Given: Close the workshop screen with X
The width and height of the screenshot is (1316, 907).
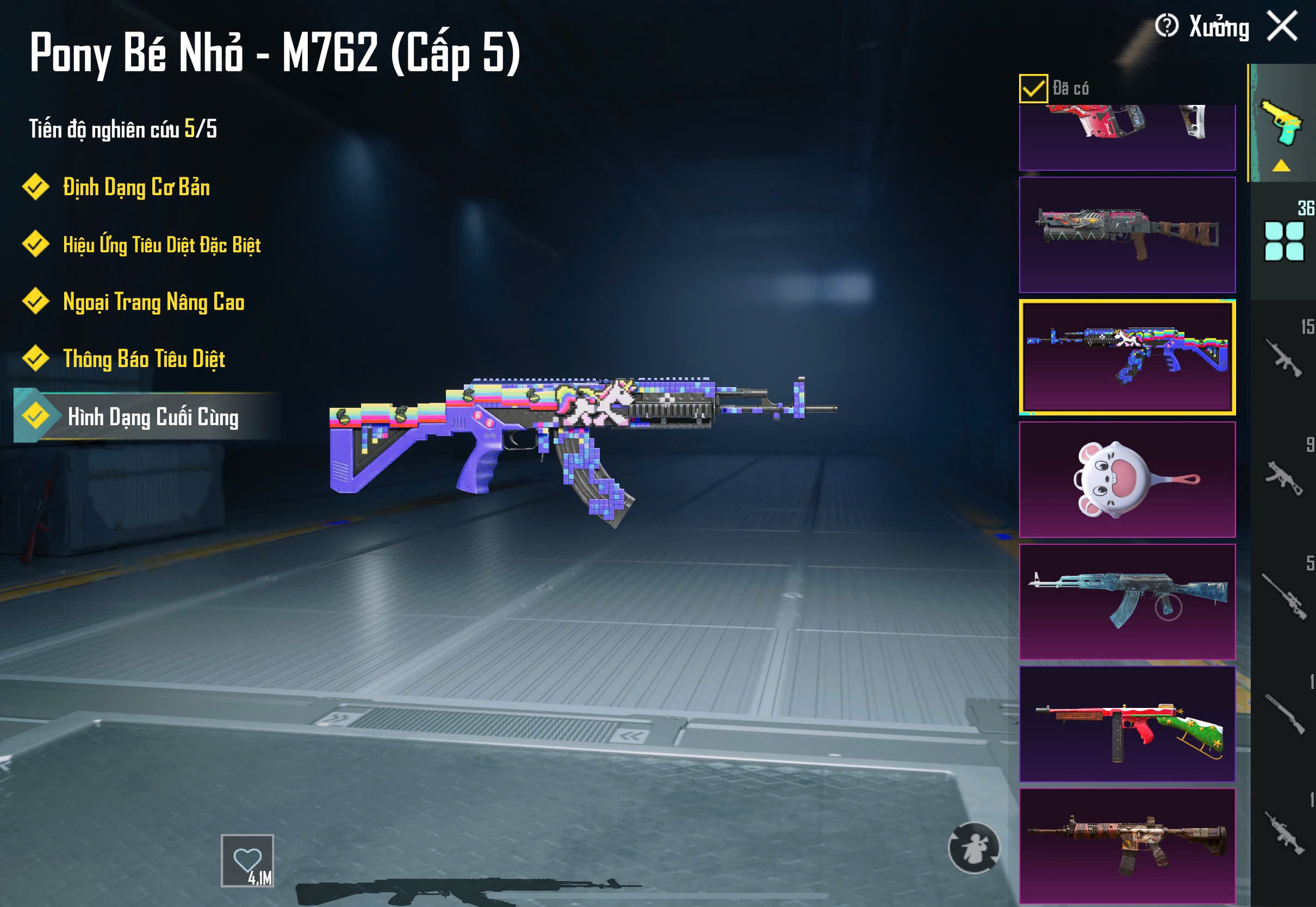Looking at the screenshot, I should (1282, 26).
